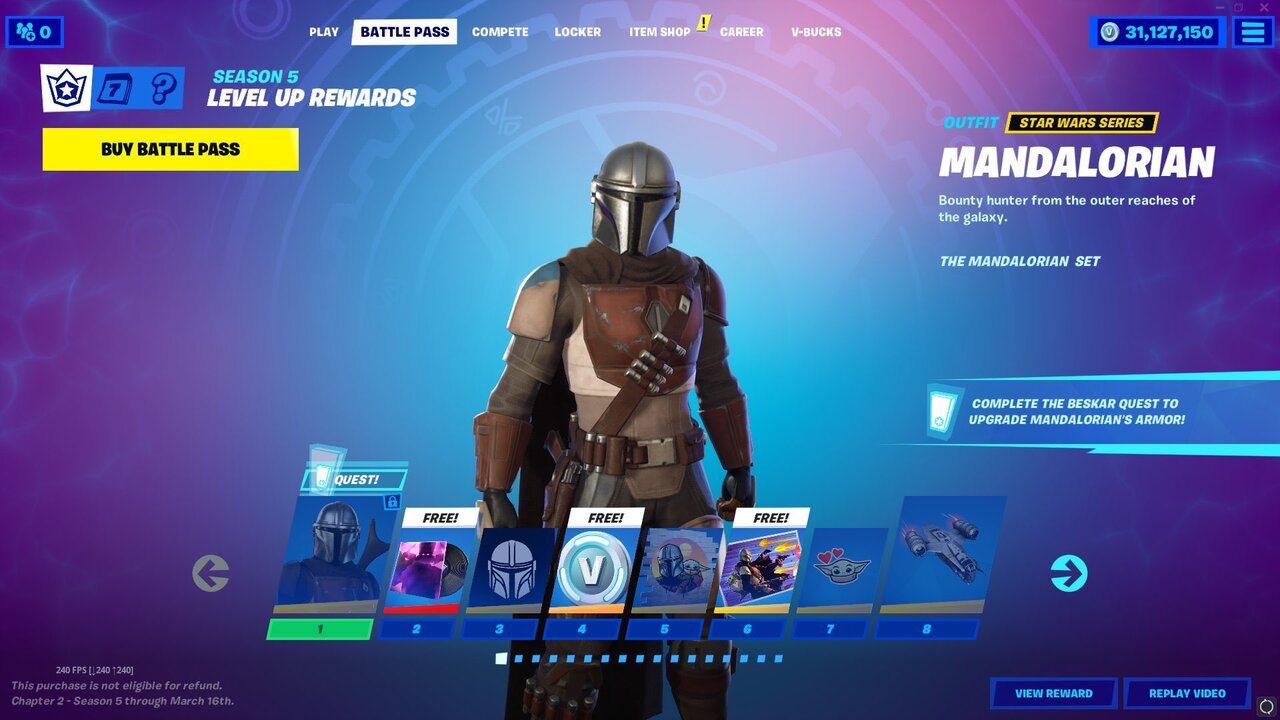The width and height of the screenshot is (1280, 720).
Task: Click the party-up social icon
Action: point(26,31)
